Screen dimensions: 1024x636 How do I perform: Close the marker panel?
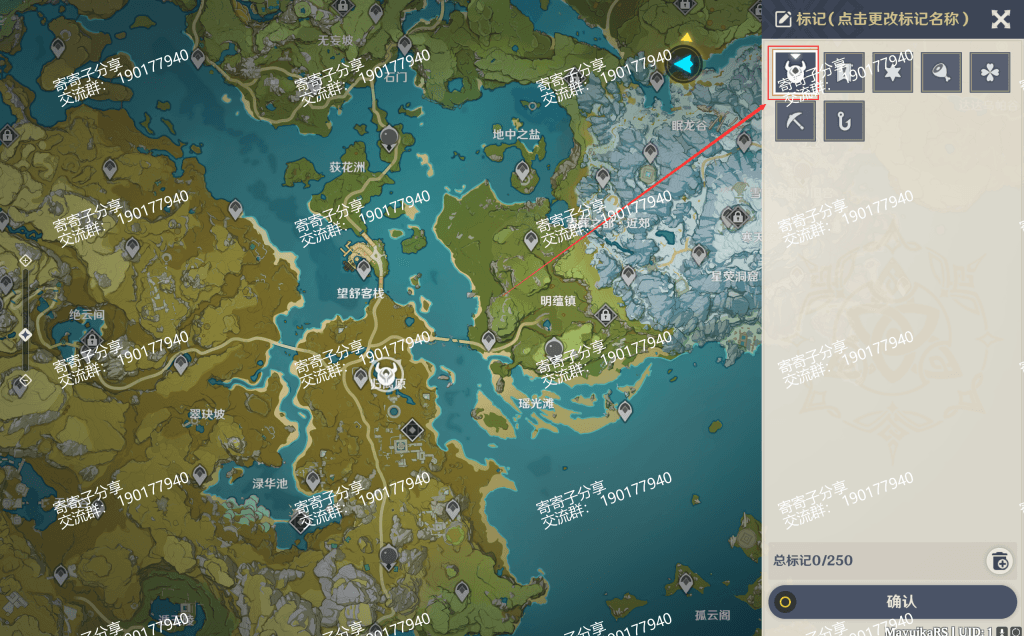tap(1000, 19)
